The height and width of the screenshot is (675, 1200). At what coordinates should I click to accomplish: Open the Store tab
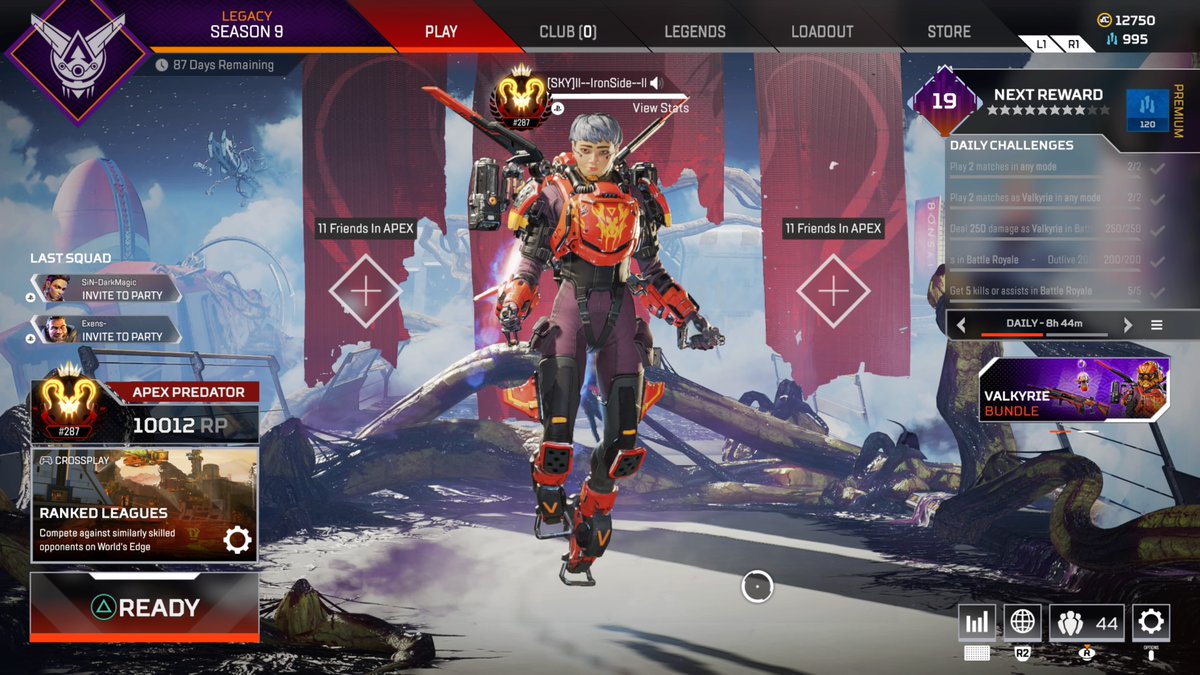coord(948,31)
